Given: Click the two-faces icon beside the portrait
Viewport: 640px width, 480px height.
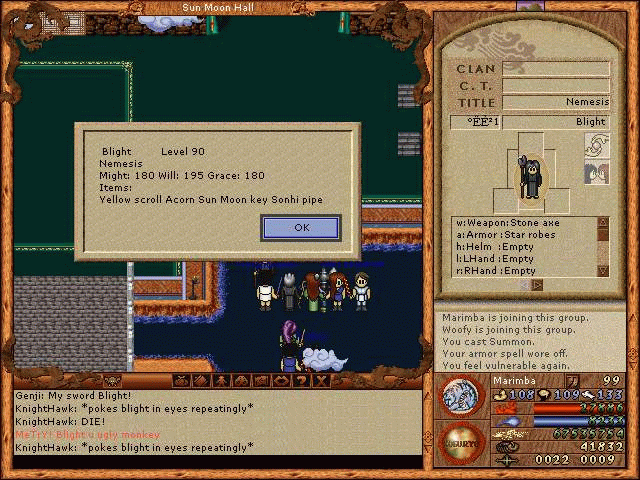Looking at the screenshot, I should pos(597,174).
